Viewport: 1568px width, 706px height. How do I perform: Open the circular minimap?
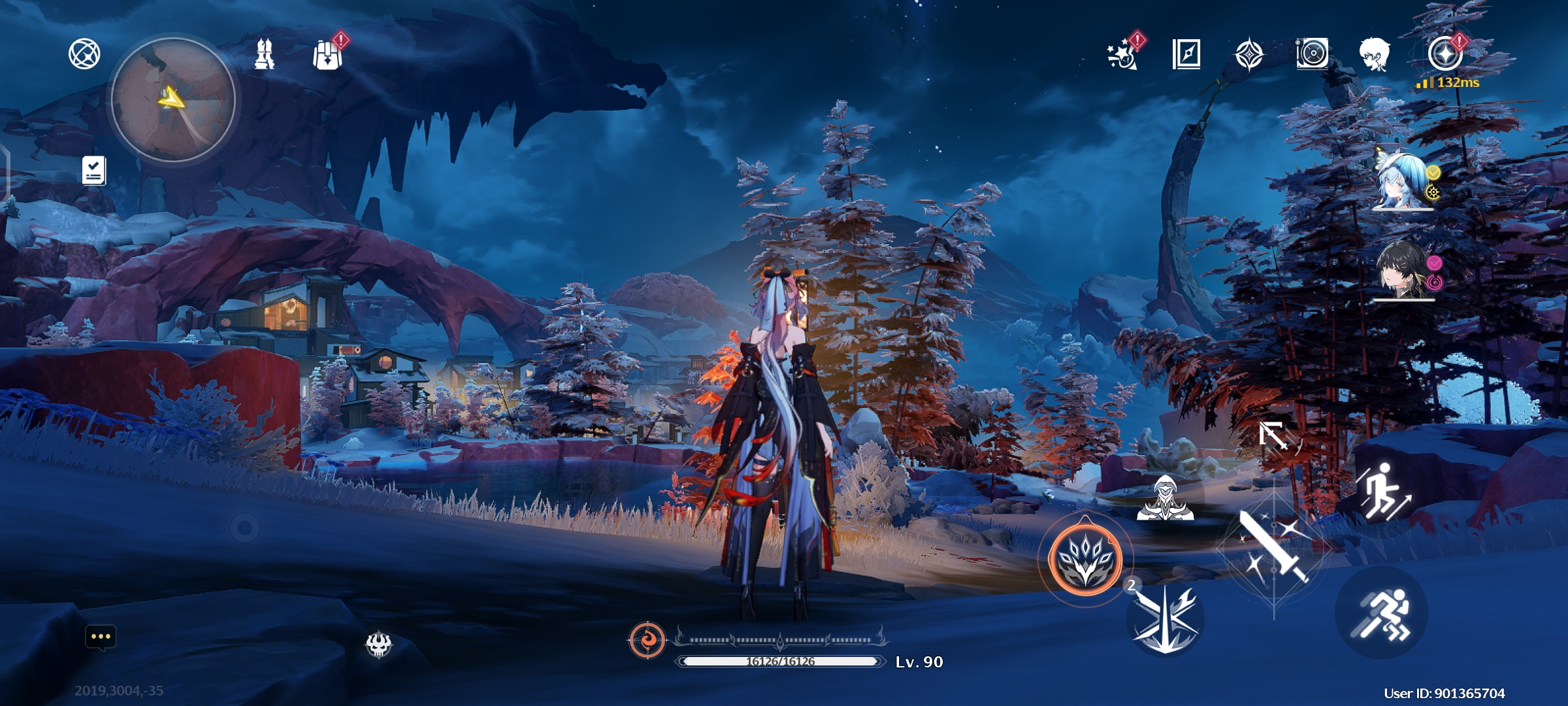point(173,99)
